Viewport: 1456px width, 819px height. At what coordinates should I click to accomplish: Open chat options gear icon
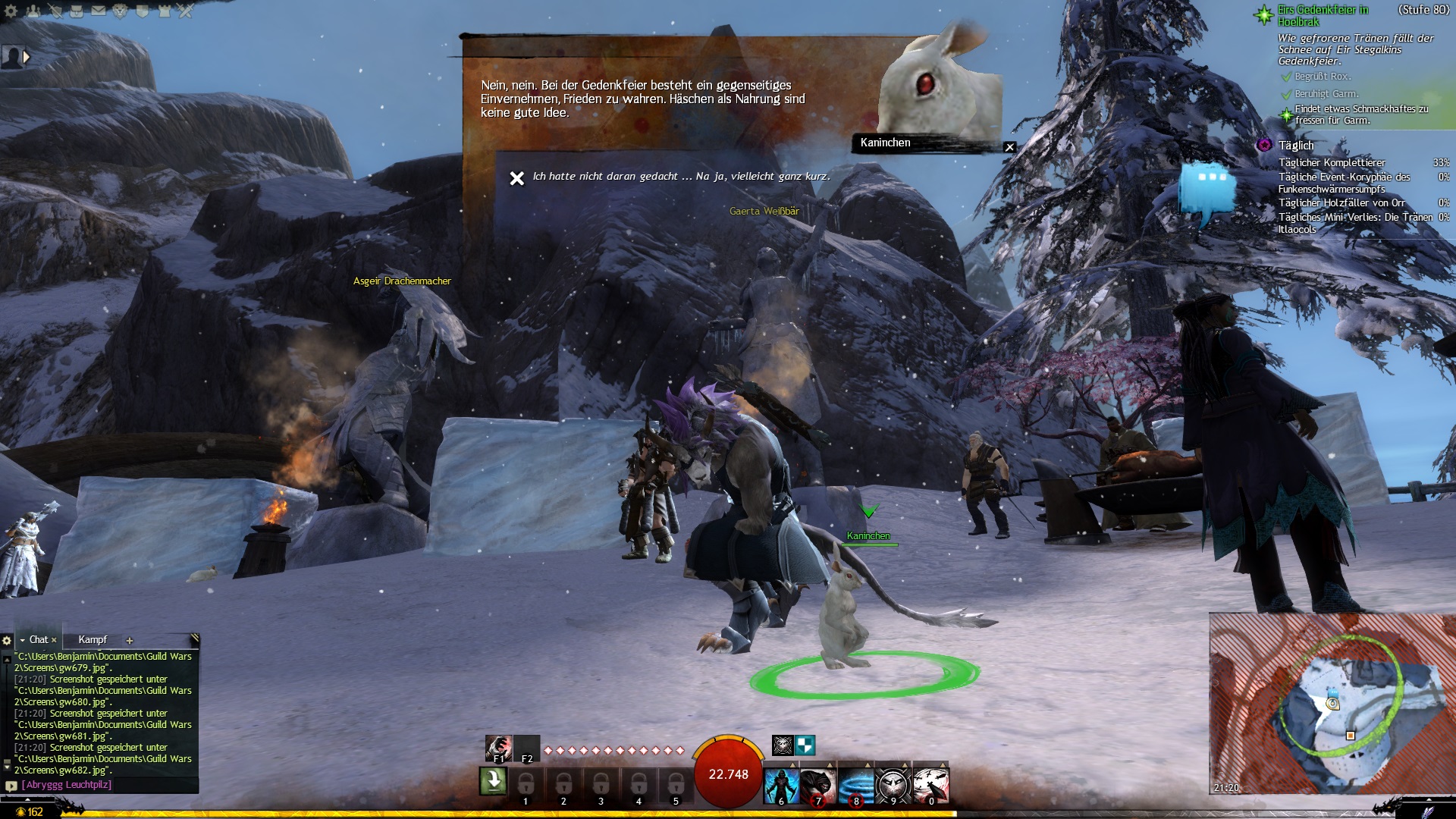[x=7, y=640]
